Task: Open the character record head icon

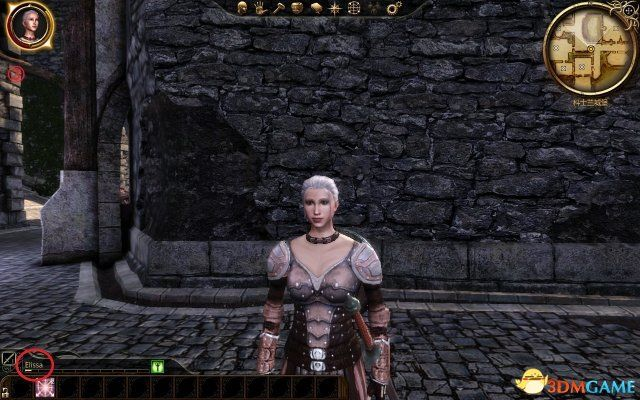Action: pos(243,8)
